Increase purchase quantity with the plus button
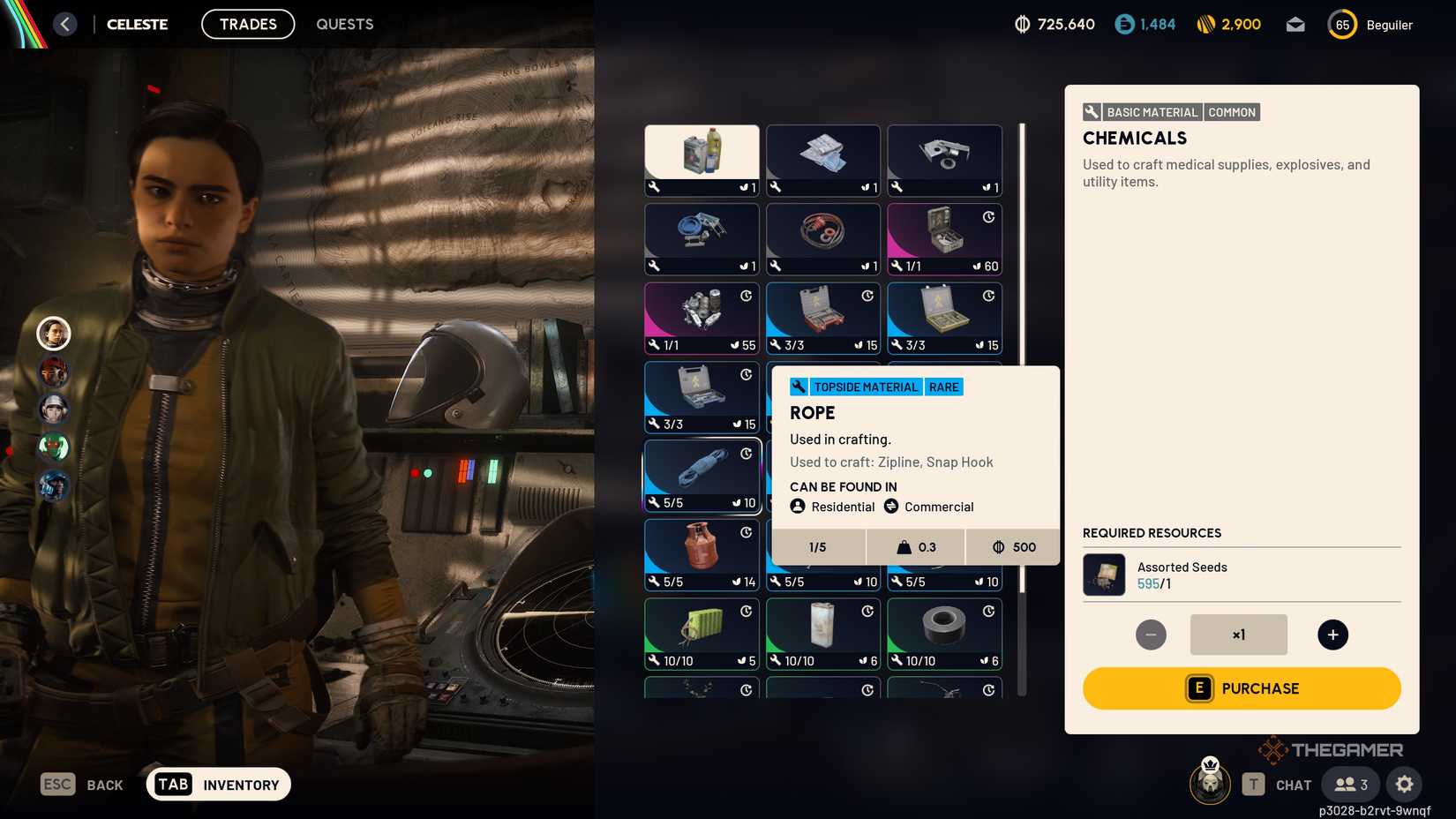The image size is (1456, 819). [1332, 635]
